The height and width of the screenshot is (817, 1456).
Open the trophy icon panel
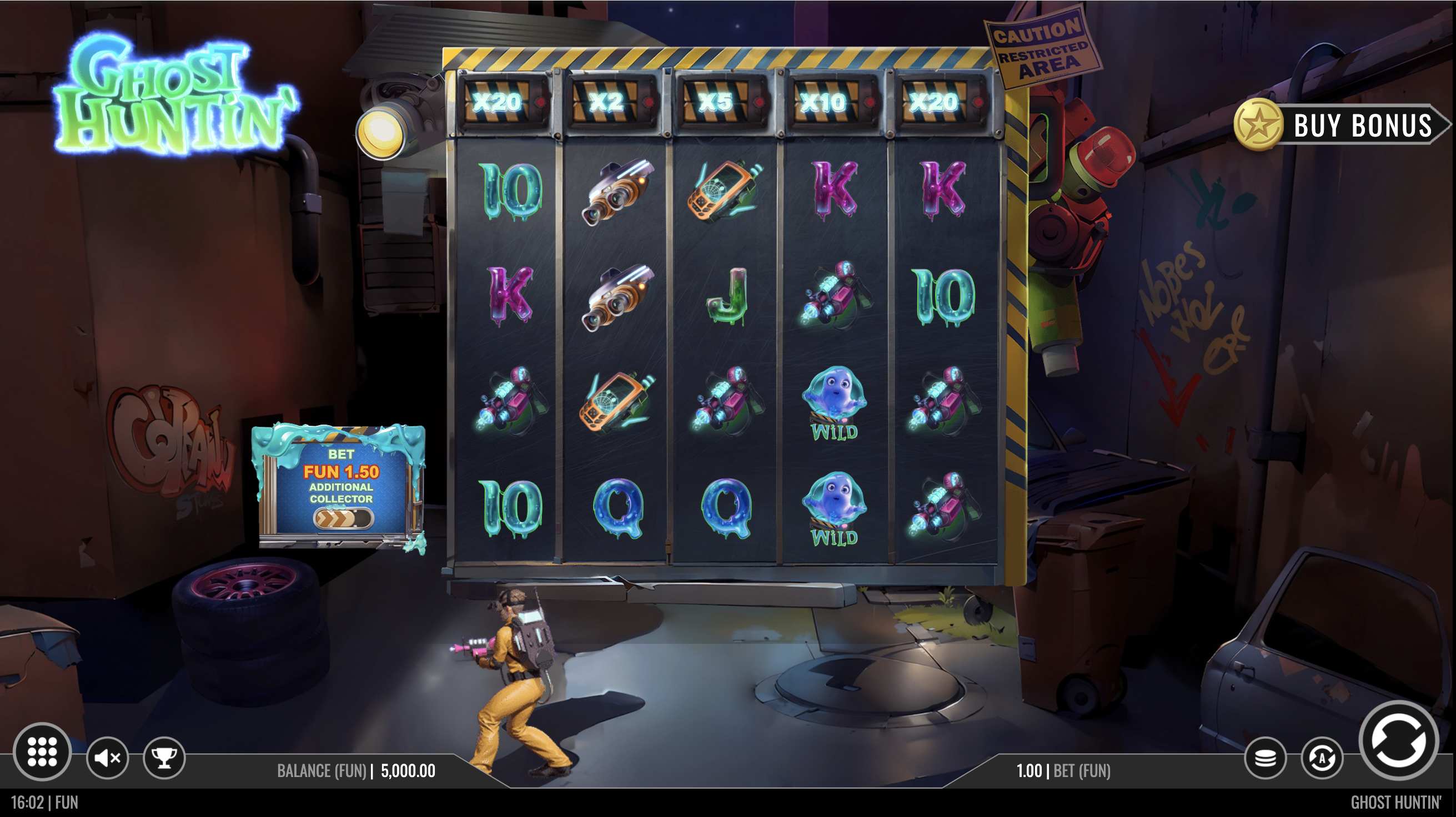click(x=164, y=758)
